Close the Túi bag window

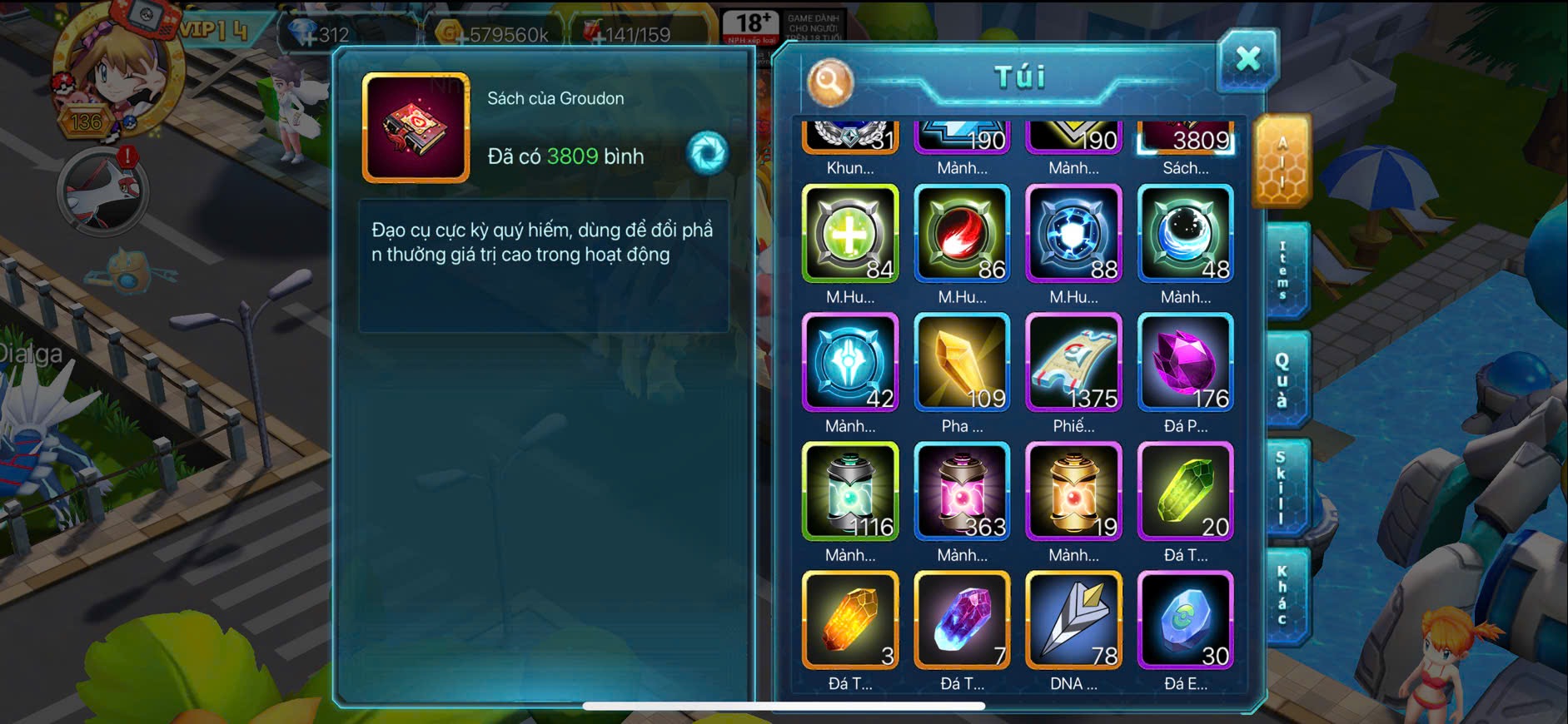tap(1247, 60)
